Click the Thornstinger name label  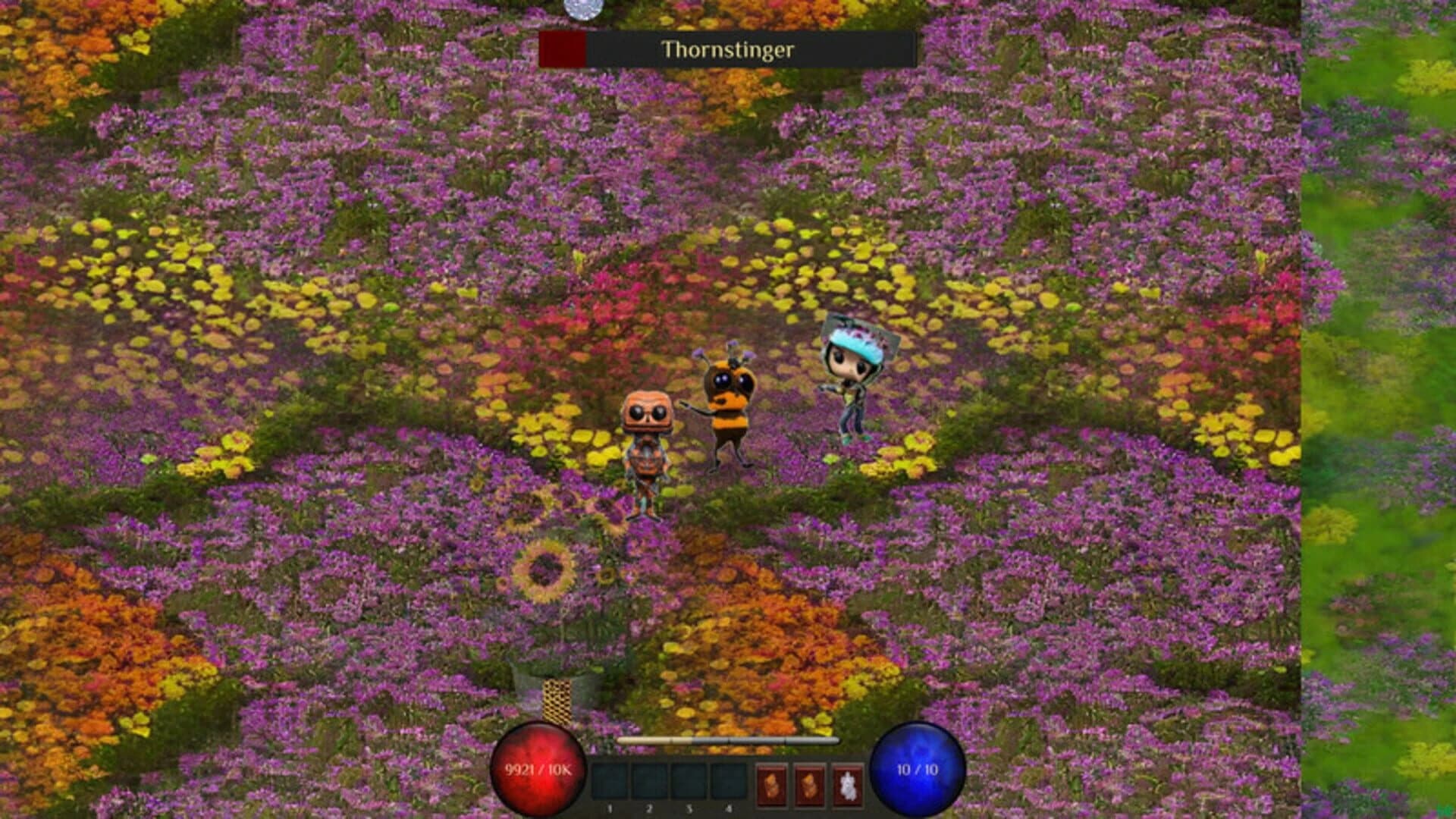[729, 50]
